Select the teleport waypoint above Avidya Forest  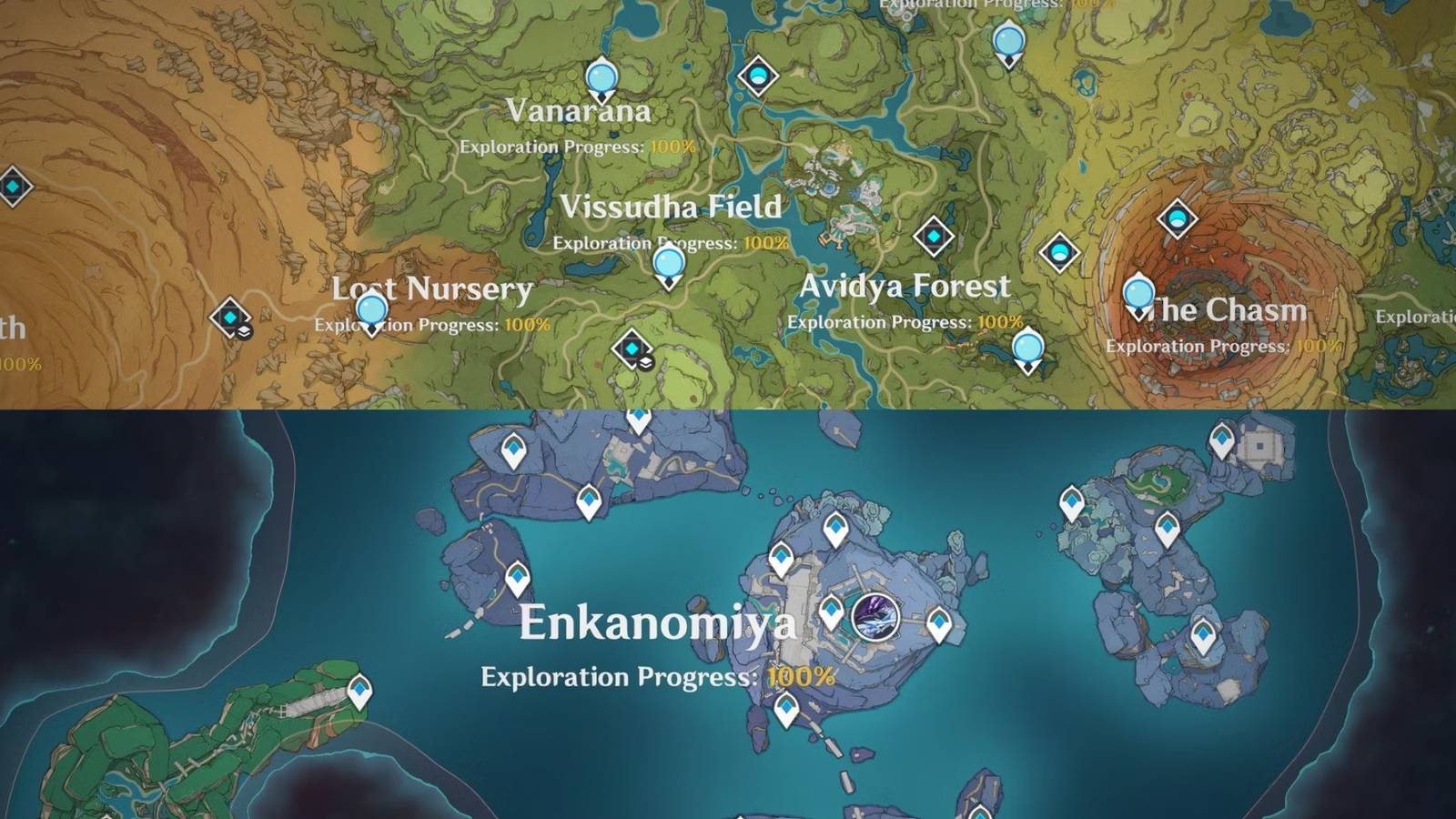coord(932,235)
